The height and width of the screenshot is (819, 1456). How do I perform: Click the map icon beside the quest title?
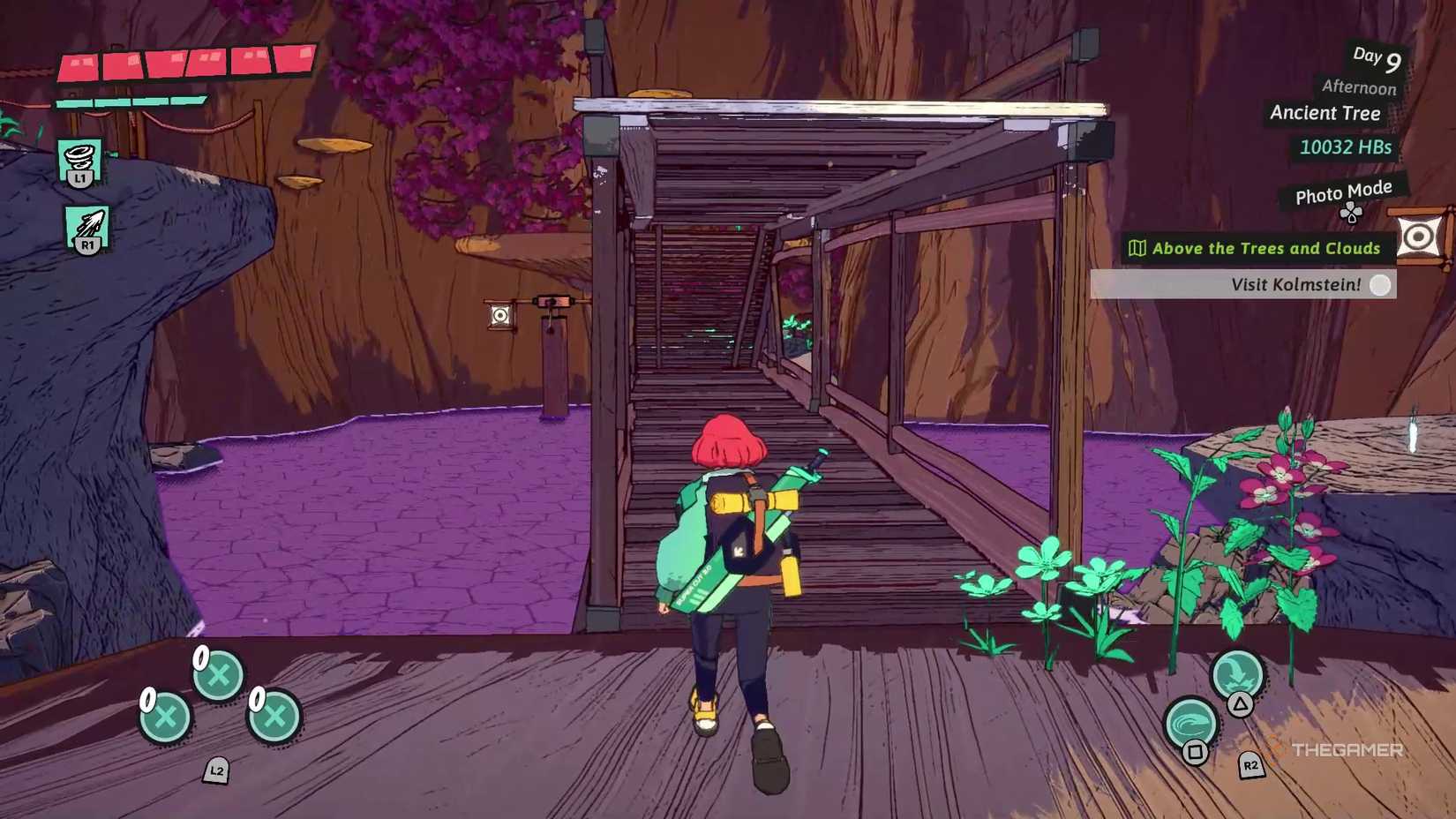click(x=1139, y=248)
